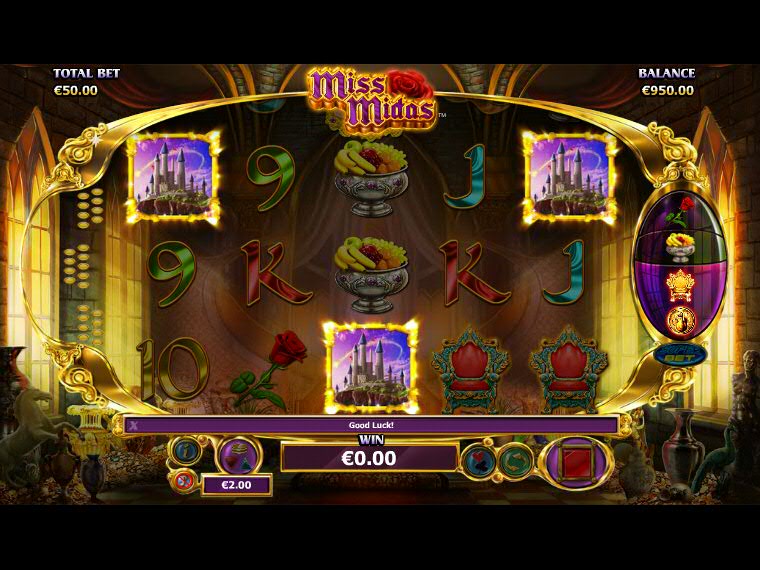The image size is (760, 570).
Task: Select the Super Bet button
Action: click(x=680, y=354)
